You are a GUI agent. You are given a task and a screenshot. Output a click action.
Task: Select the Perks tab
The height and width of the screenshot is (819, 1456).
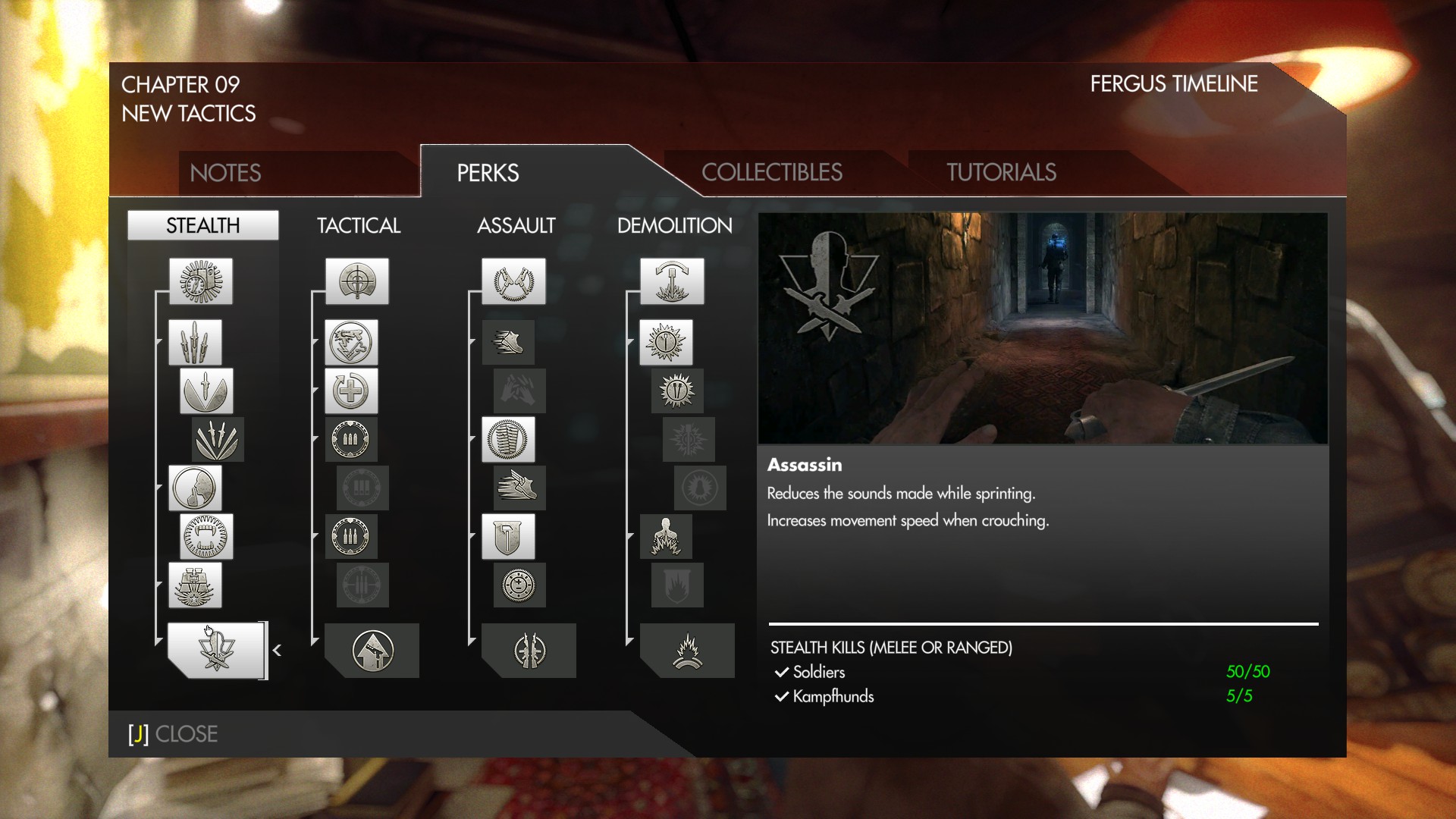pyautogui.click(x=488, y=173)
